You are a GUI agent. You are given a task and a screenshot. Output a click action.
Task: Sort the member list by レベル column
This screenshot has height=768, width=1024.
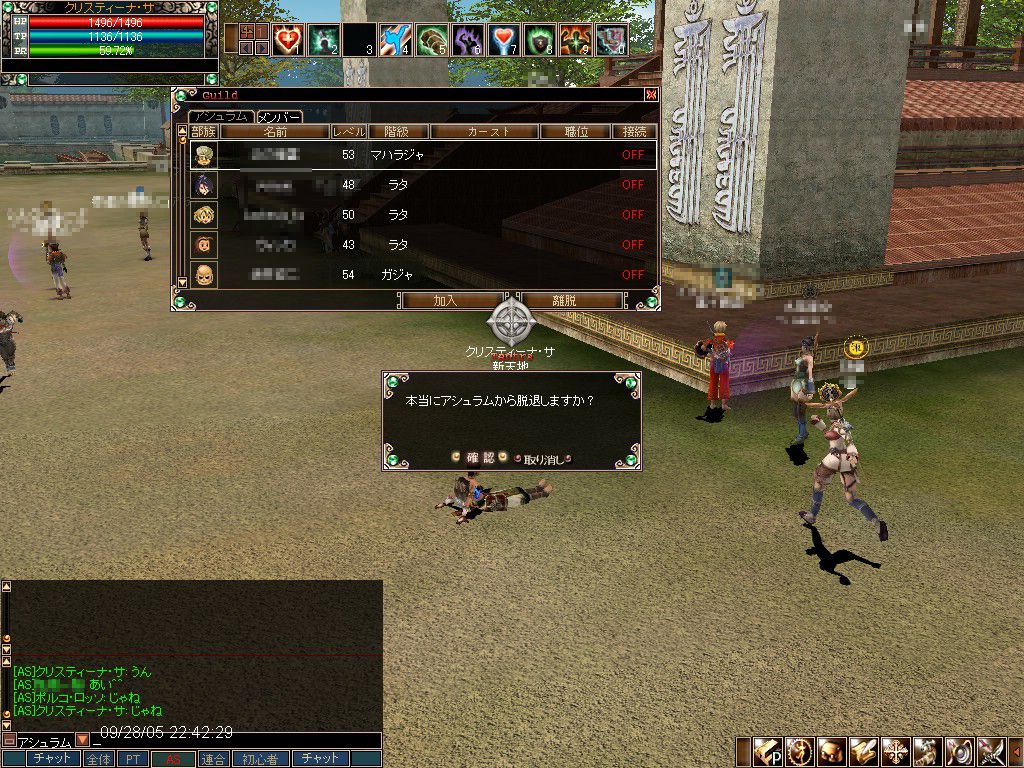coord(349,131)
